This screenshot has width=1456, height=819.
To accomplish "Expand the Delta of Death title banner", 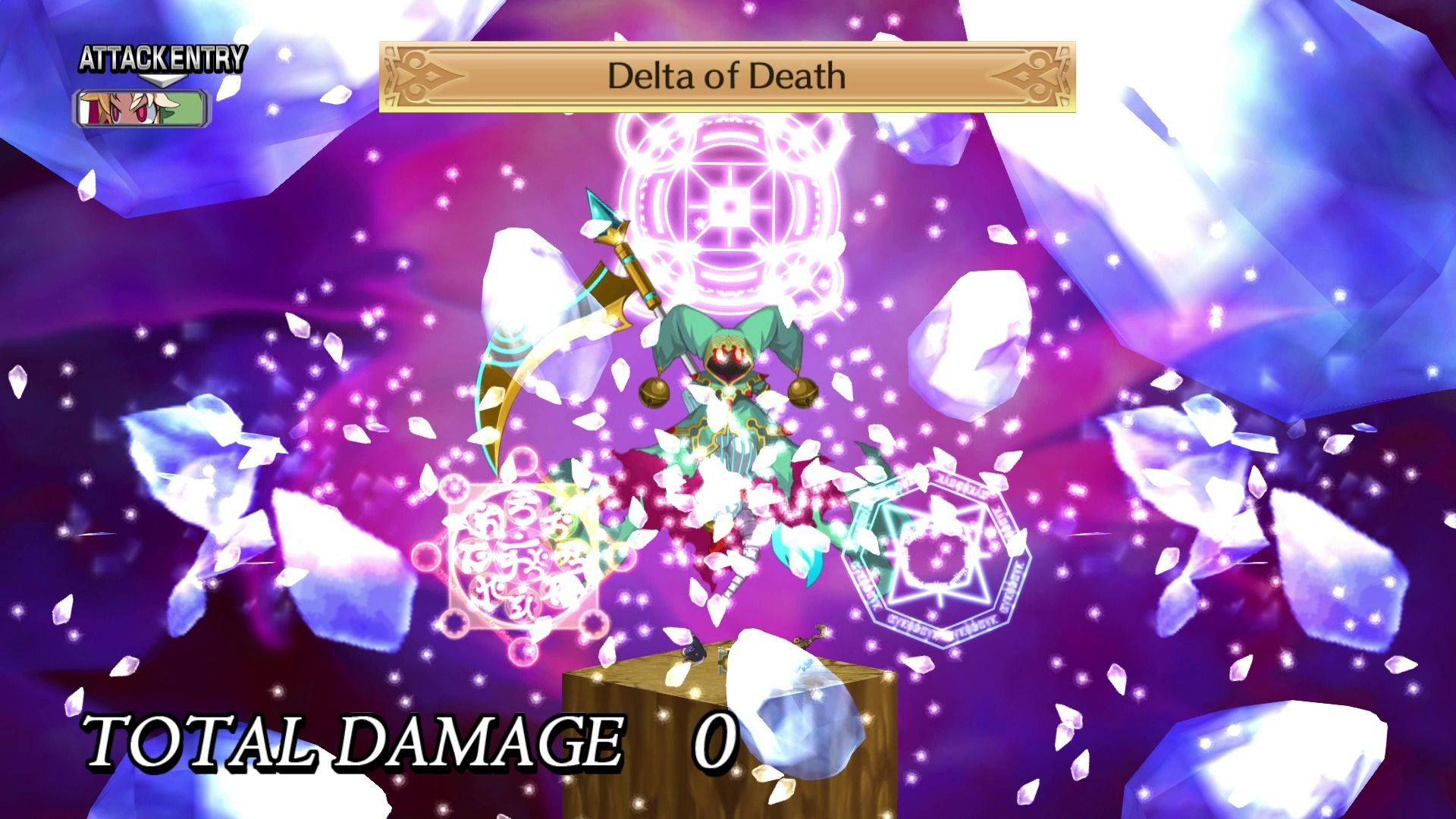I will (x=724, y=76).
